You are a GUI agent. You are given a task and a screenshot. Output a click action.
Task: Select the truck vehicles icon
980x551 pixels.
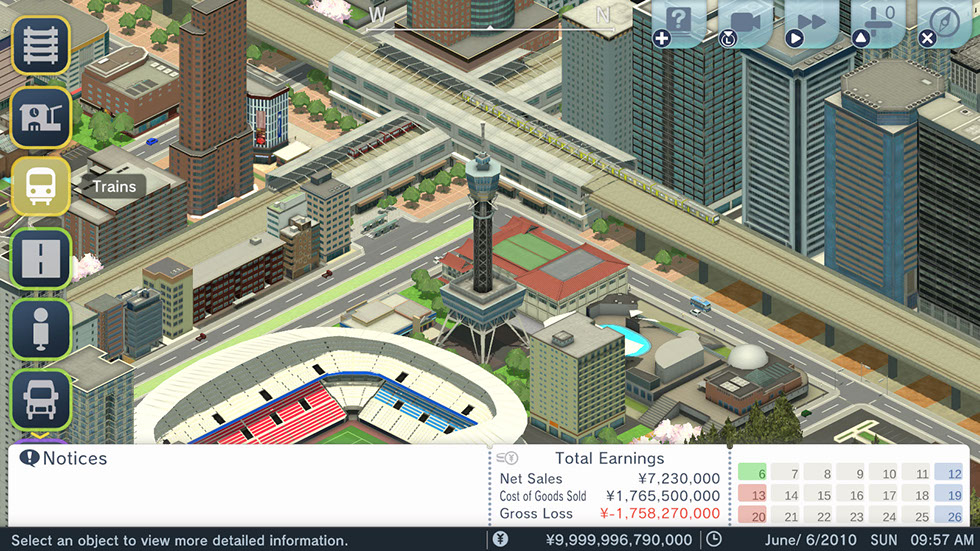coord(41,399)
